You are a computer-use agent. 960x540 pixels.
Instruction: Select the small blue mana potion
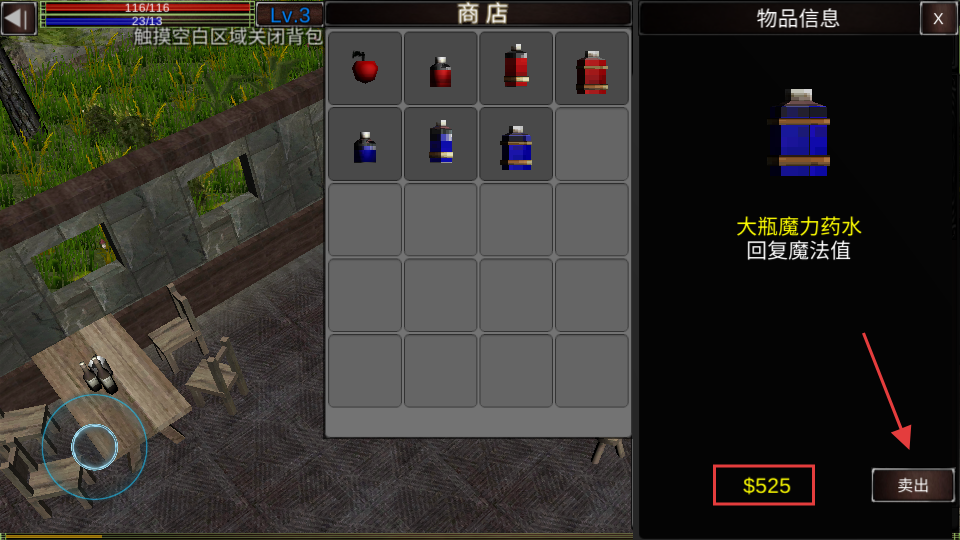click(365, 144)
